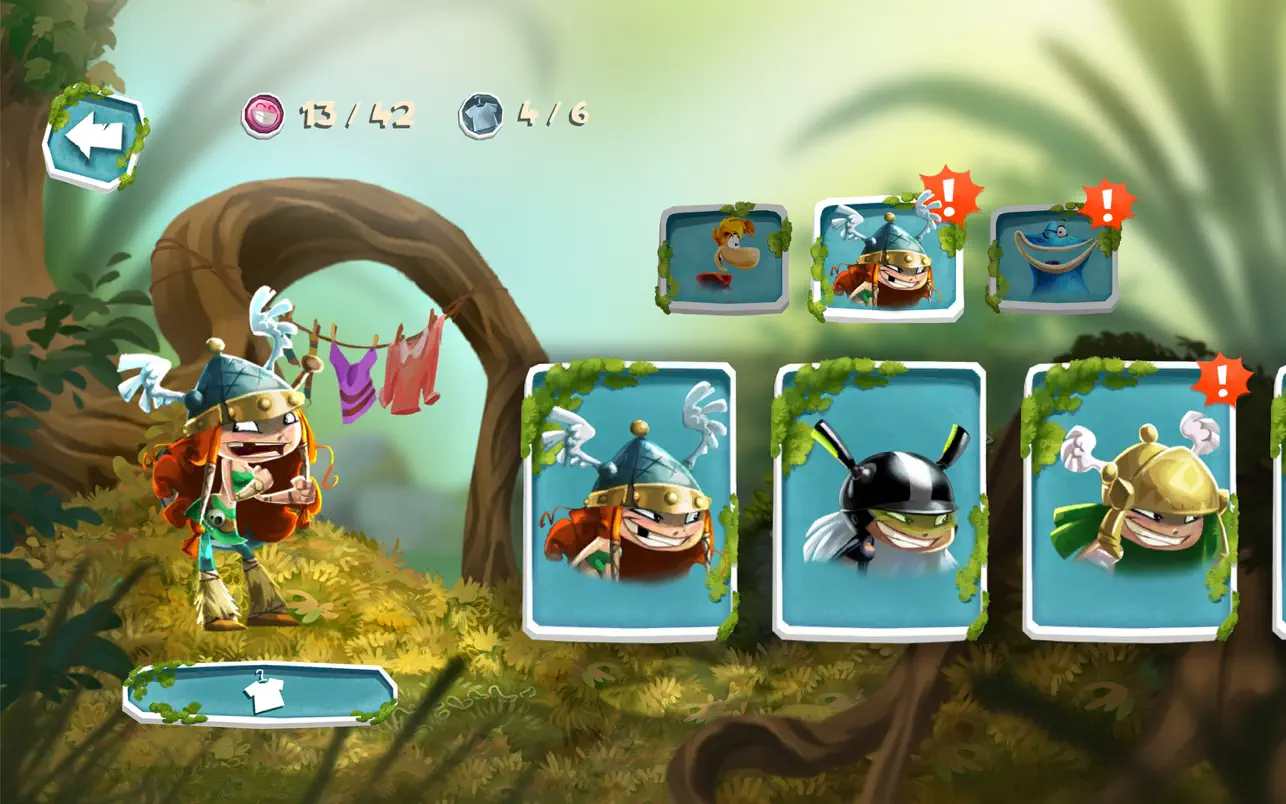
Task: Choose the Barbara character tile
Action: pyautogui.click(x=887, y=258)
